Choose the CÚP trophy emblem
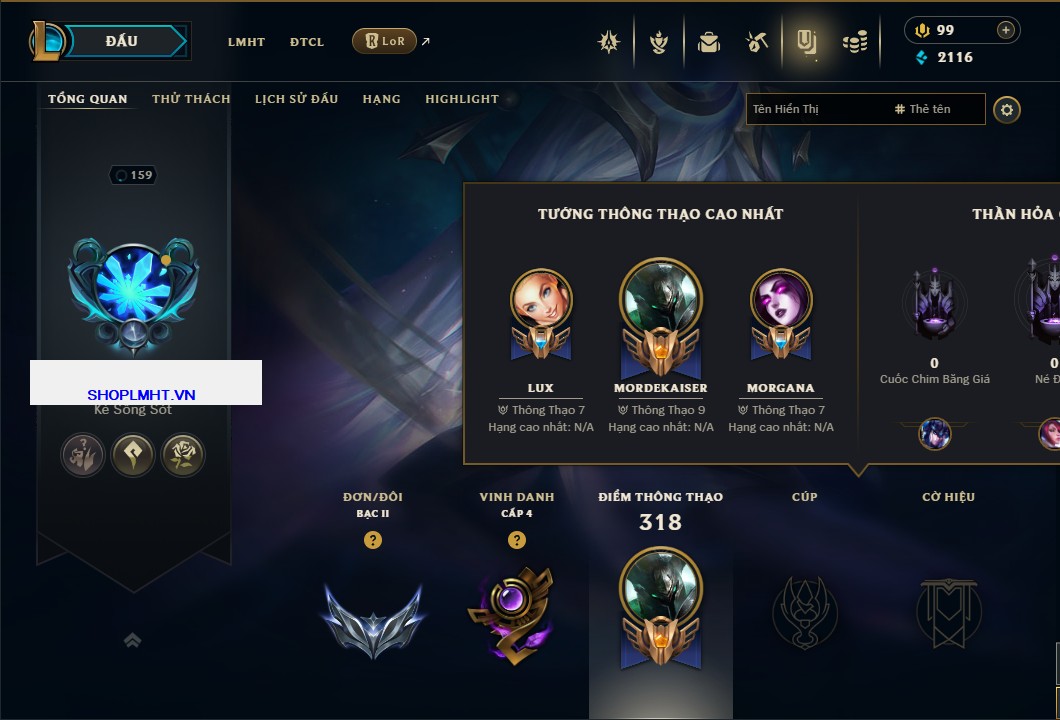The image size is (1060, 720). 804,611
